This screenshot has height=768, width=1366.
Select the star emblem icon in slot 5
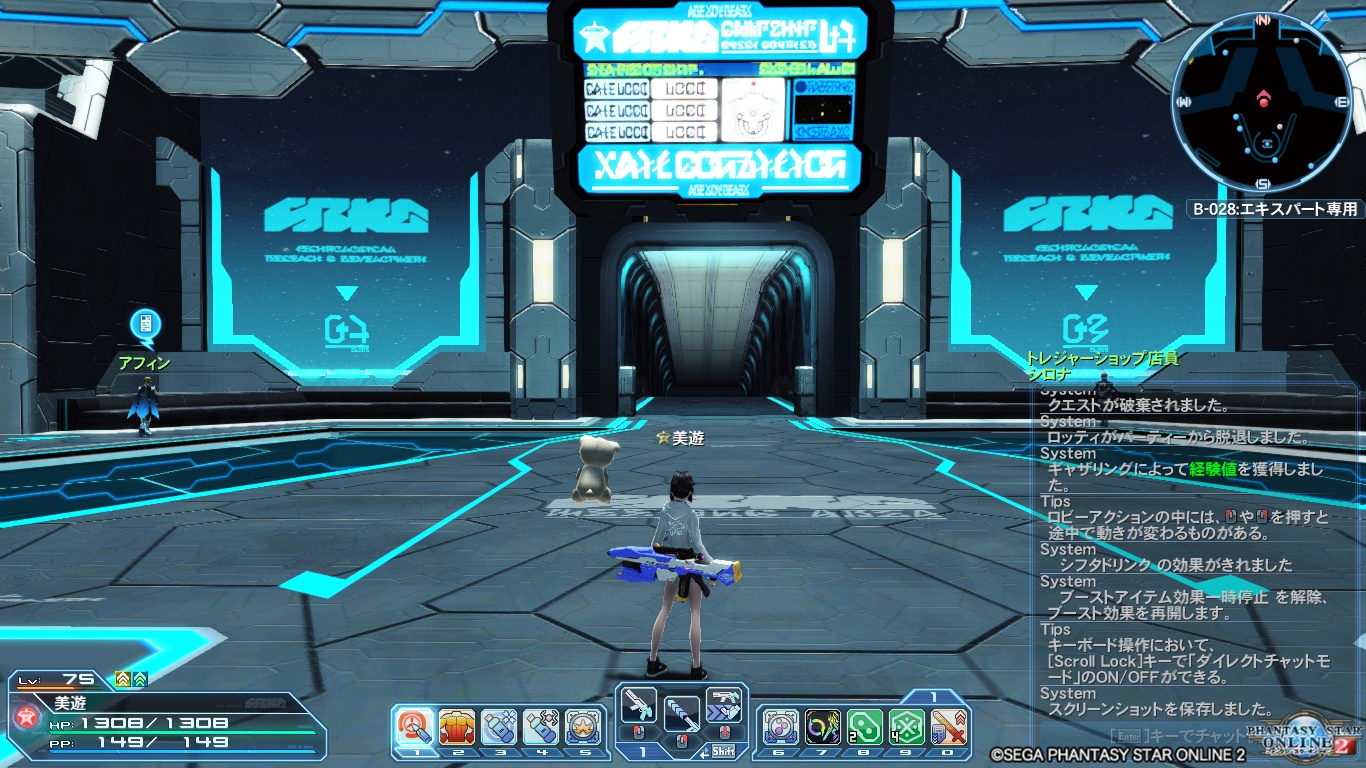(x=541, y=723)
